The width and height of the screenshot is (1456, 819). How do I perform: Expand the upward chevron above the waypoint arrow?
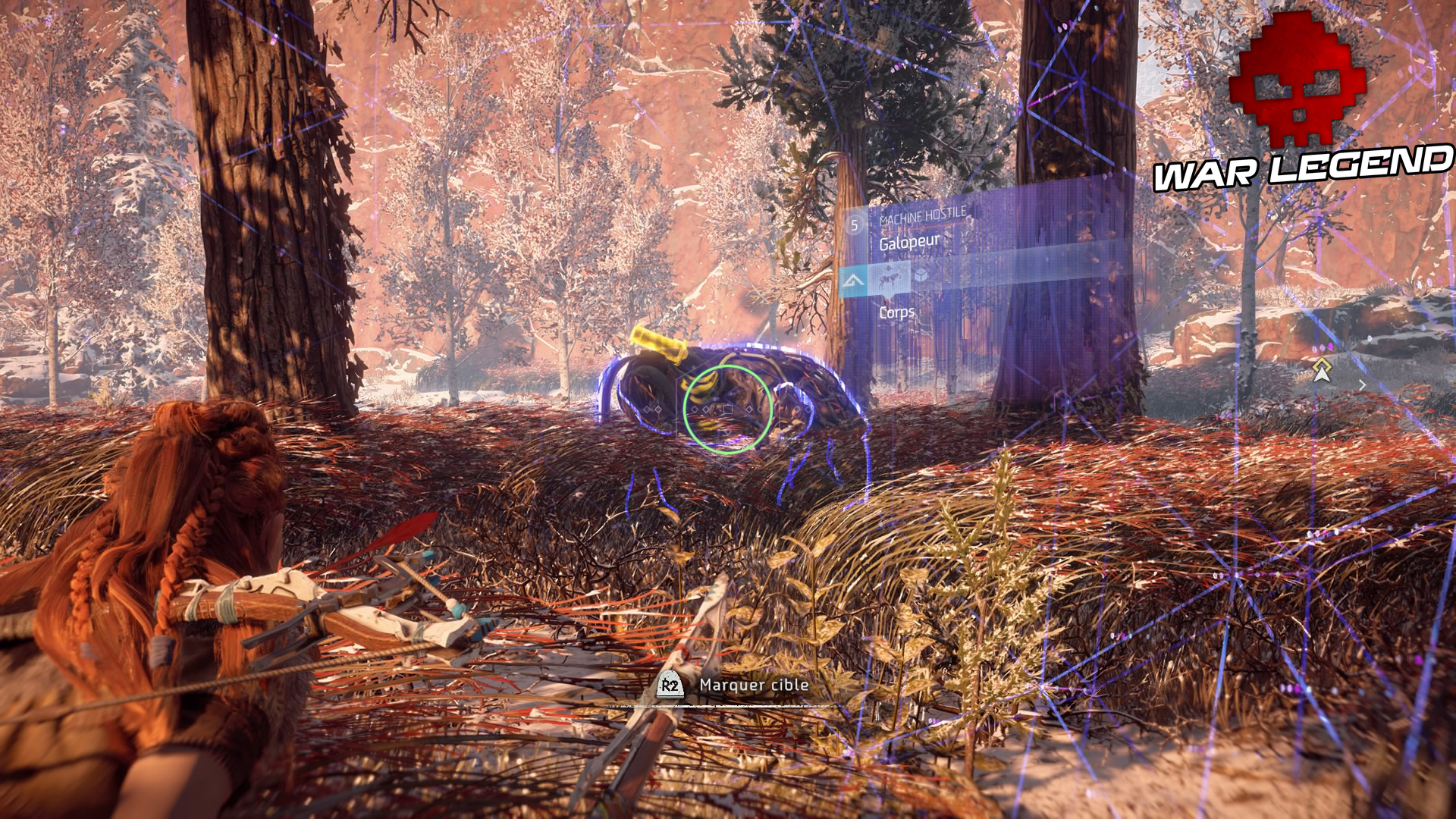[1322, 365]
